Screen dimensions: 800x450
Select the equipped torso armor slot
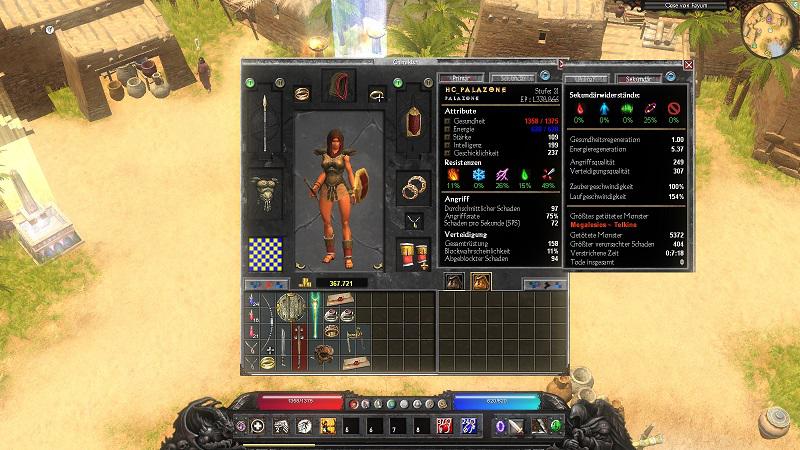click(265, 193)
